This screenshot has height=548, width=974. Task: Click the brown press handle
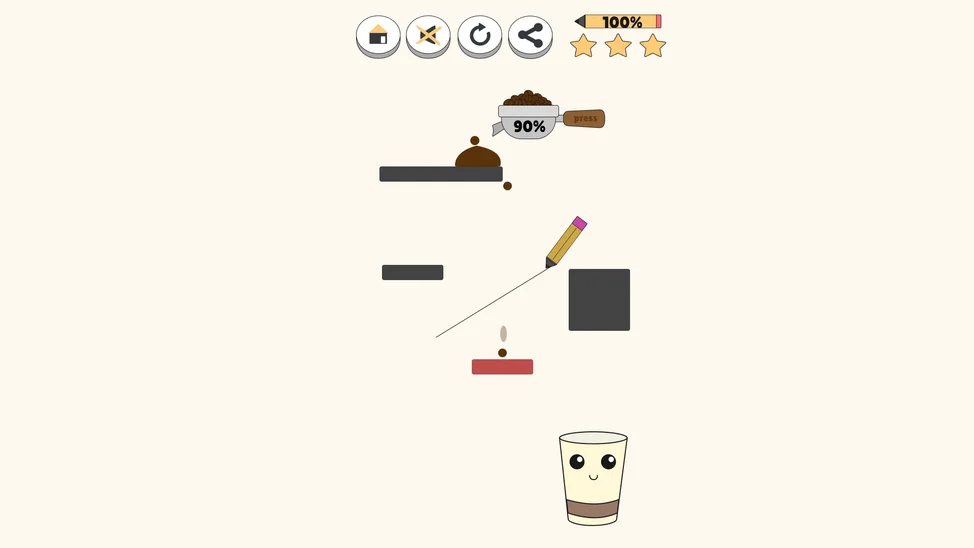point(584,119)
